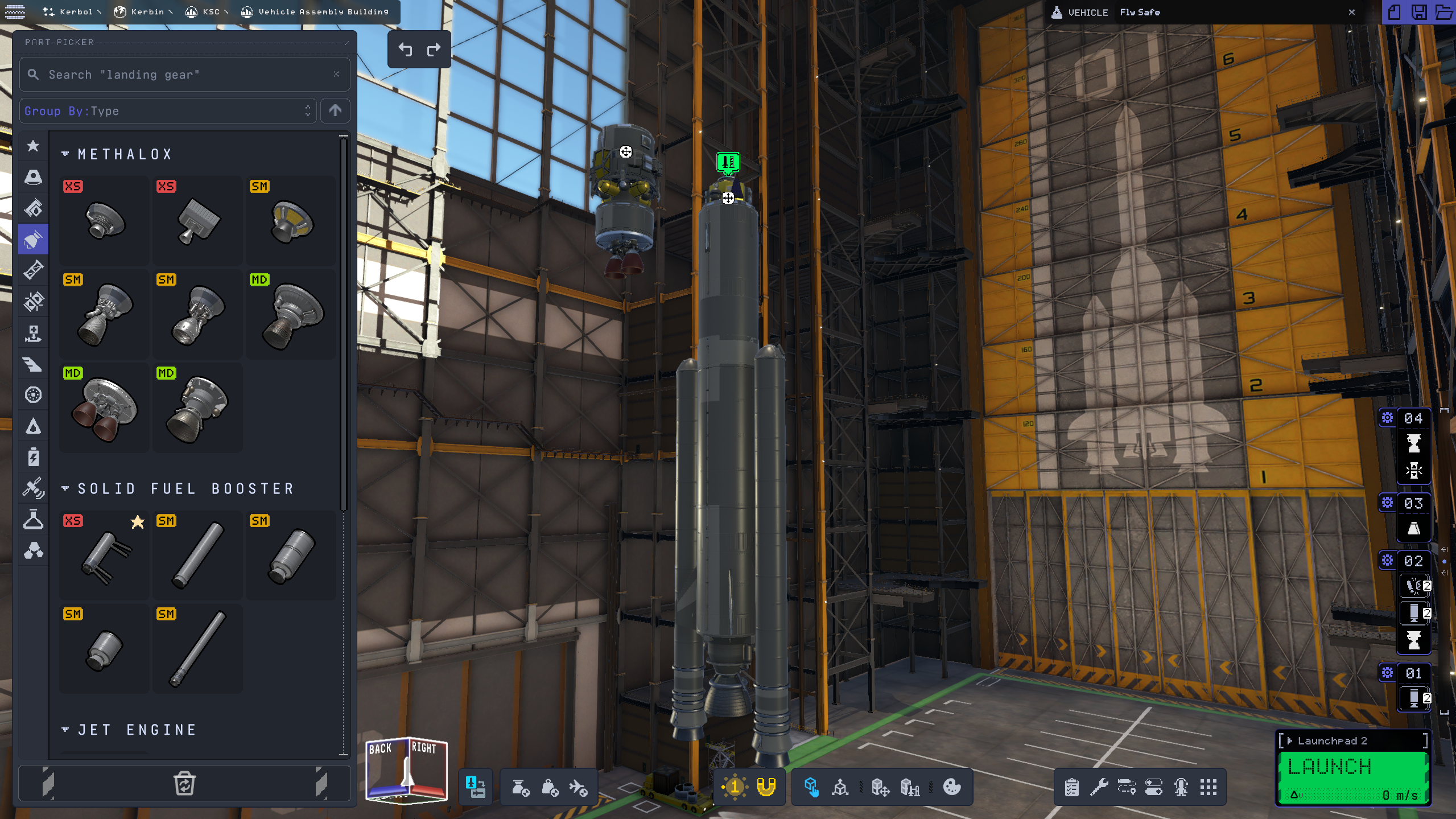Select the Aerodynamics wing category
The image size is (1456, 819).
(33, 364)
